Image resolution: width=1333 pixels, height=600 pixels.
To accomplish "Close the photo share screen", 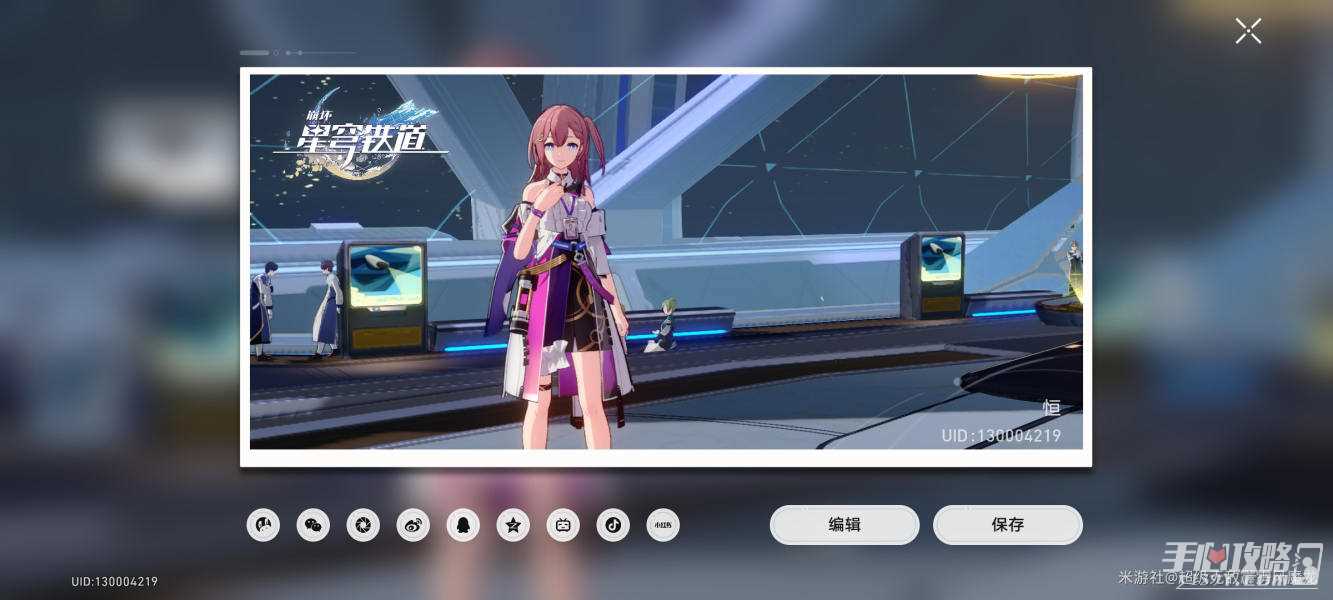I will 1248,31.
